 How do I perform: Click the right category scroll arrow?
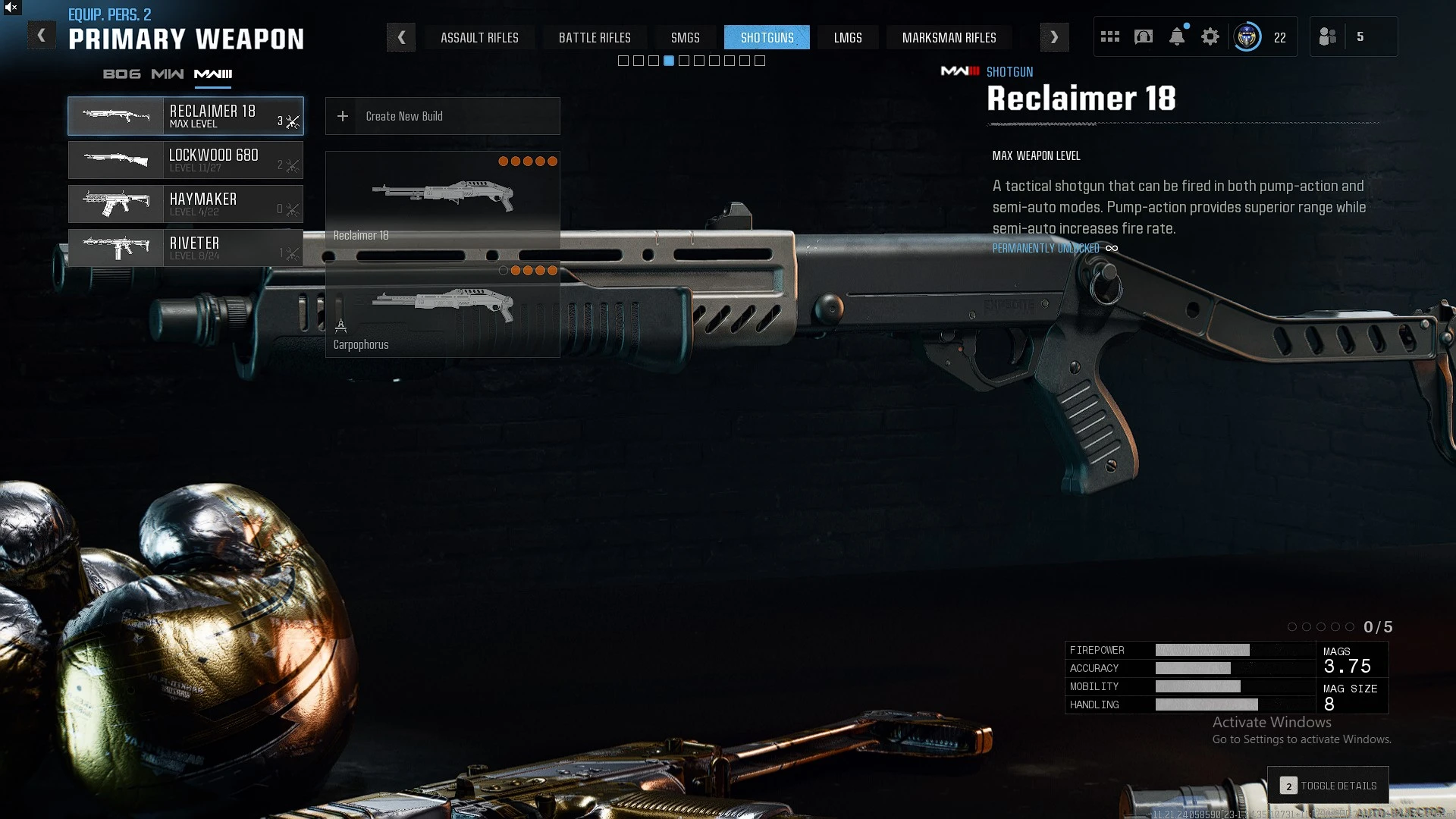pyautogui.click(x=1054, y=37)
